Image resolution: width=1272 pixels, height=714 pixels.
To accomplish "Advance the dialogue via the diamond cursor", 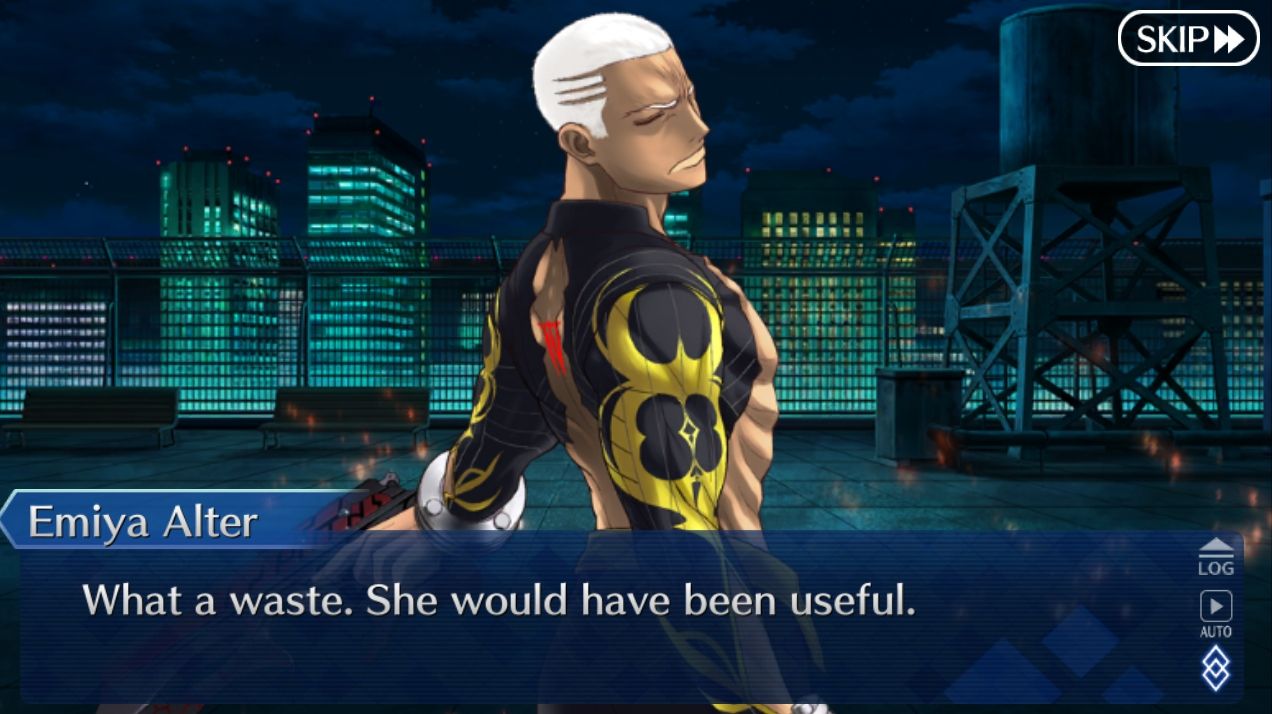I will pos(1216,667).
